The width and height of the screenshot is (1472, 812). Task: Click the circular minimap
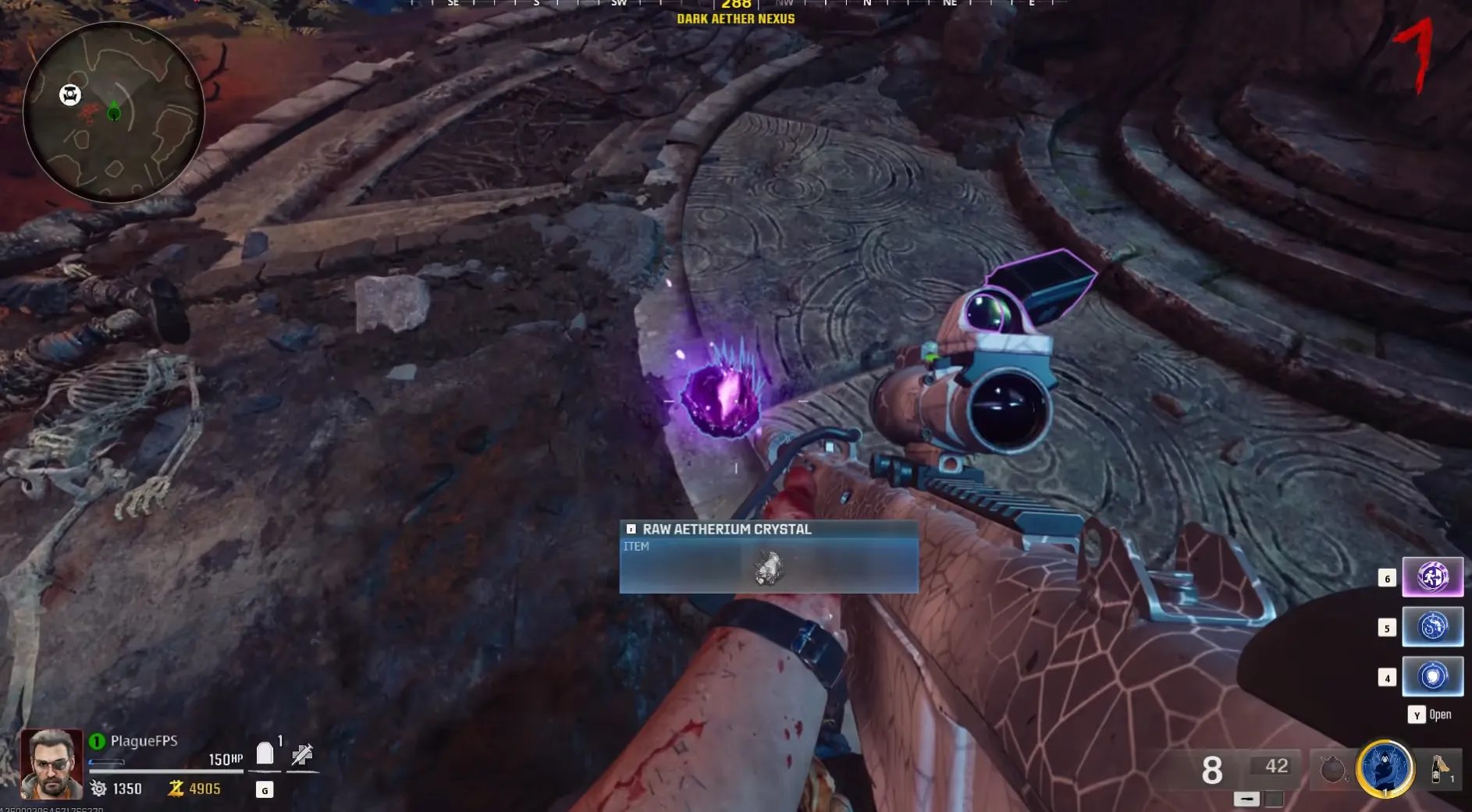114,112
